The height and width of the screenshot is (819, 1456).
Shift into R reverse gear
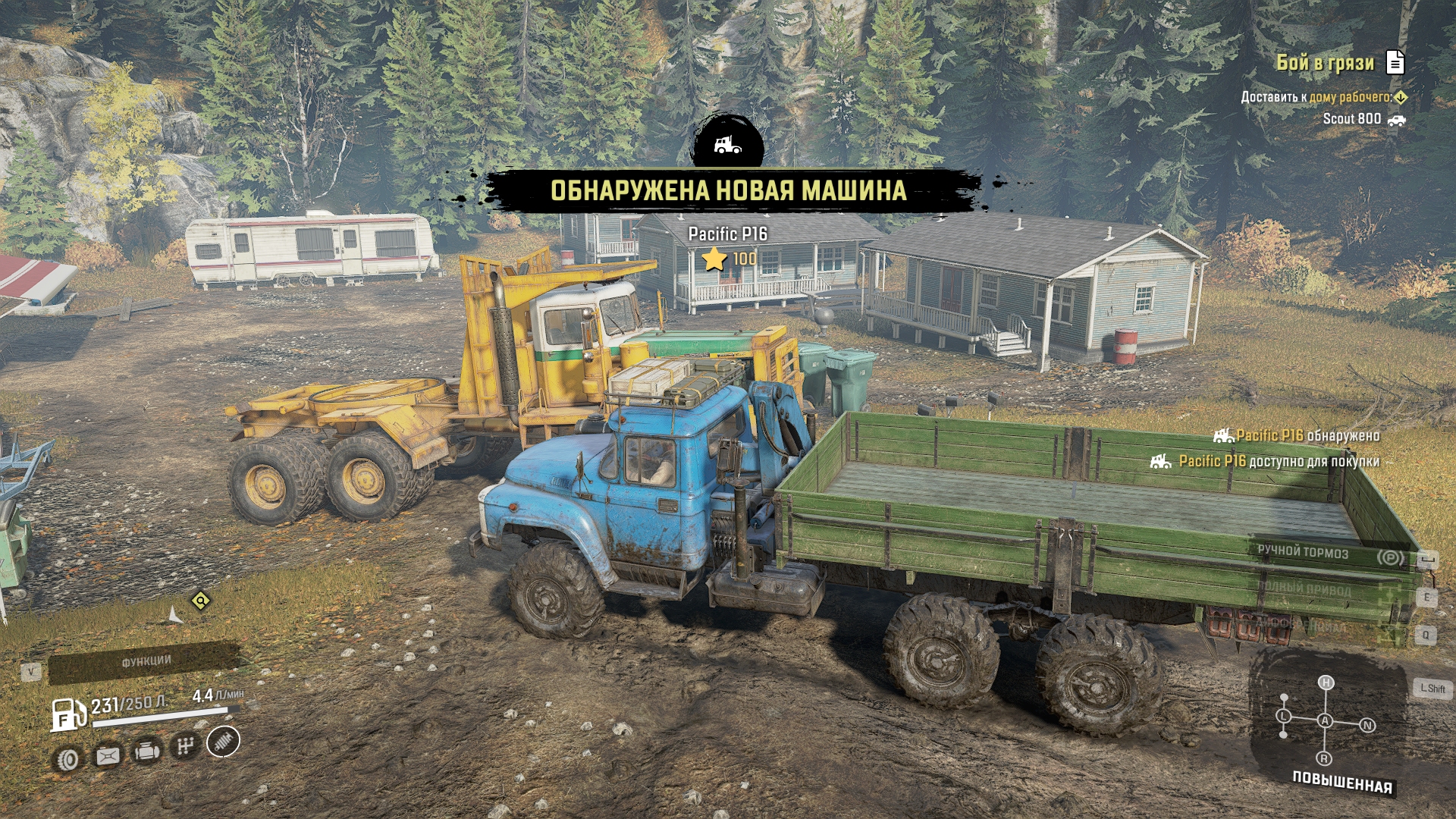1324,758
